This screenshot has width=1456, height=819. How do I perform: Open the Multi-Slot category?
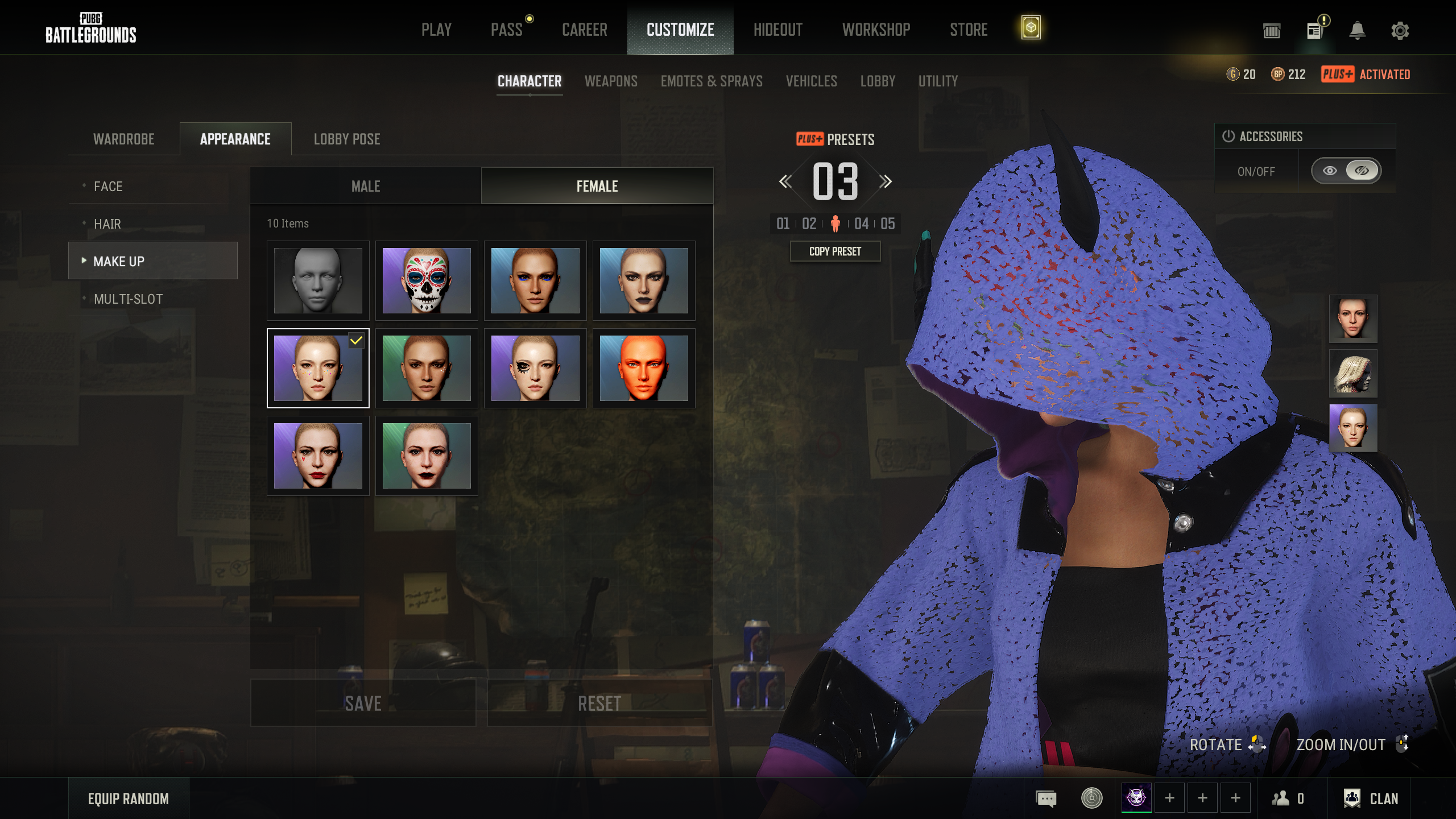click(128, 299)
